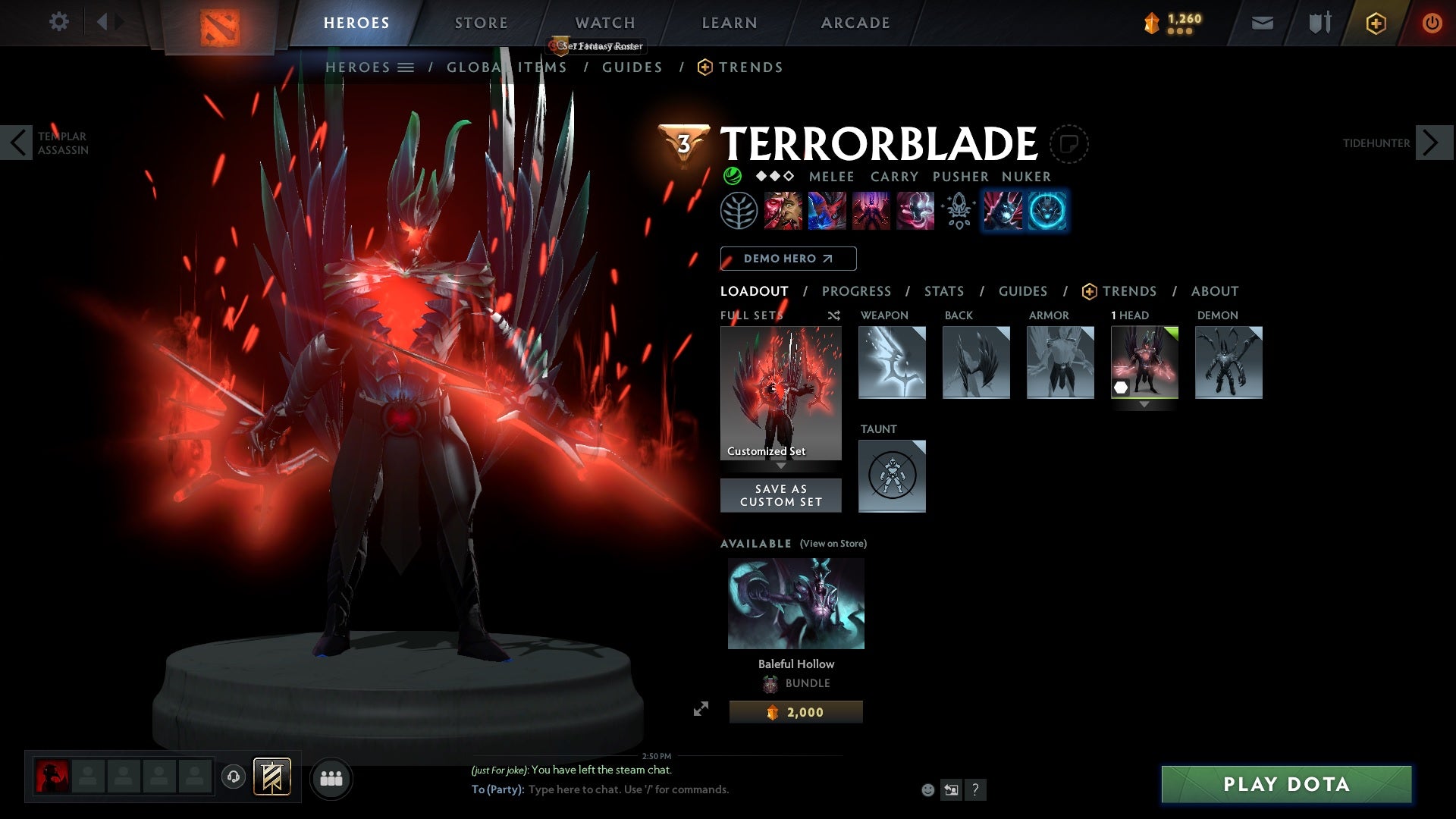Open voice chat headset icon near party slots
The width and height of the screenshot is (1456, 819).
[232, 778]
